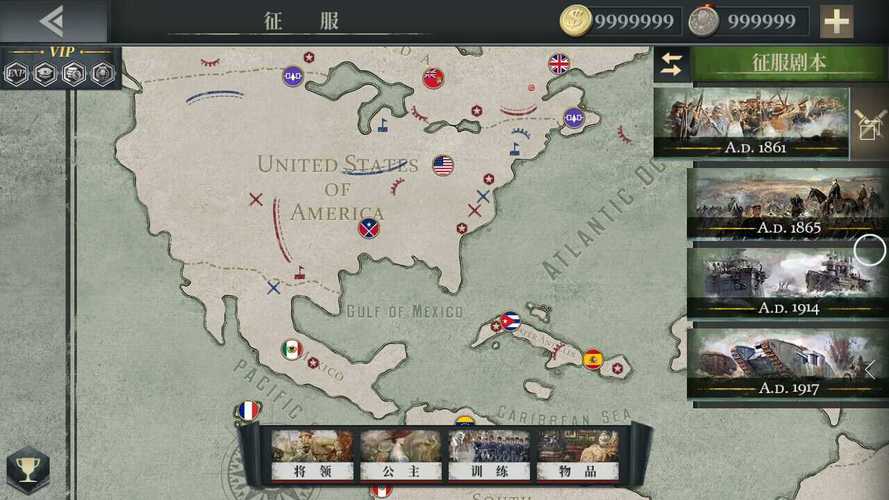
Task: Open the 将领 generals menu
Action: [x=312, y=455]
